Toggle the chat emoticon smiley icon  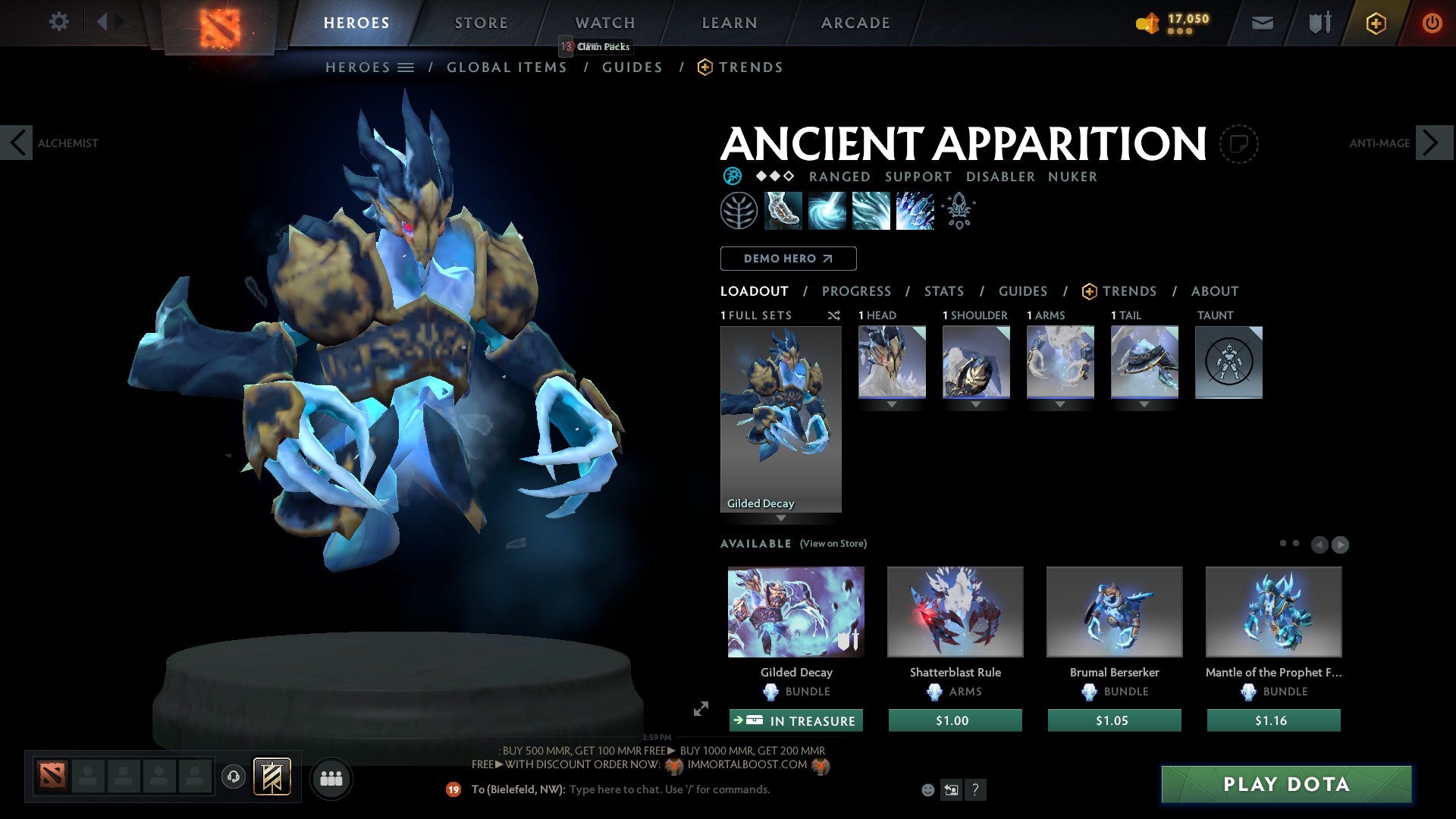[x=927, y=789]
